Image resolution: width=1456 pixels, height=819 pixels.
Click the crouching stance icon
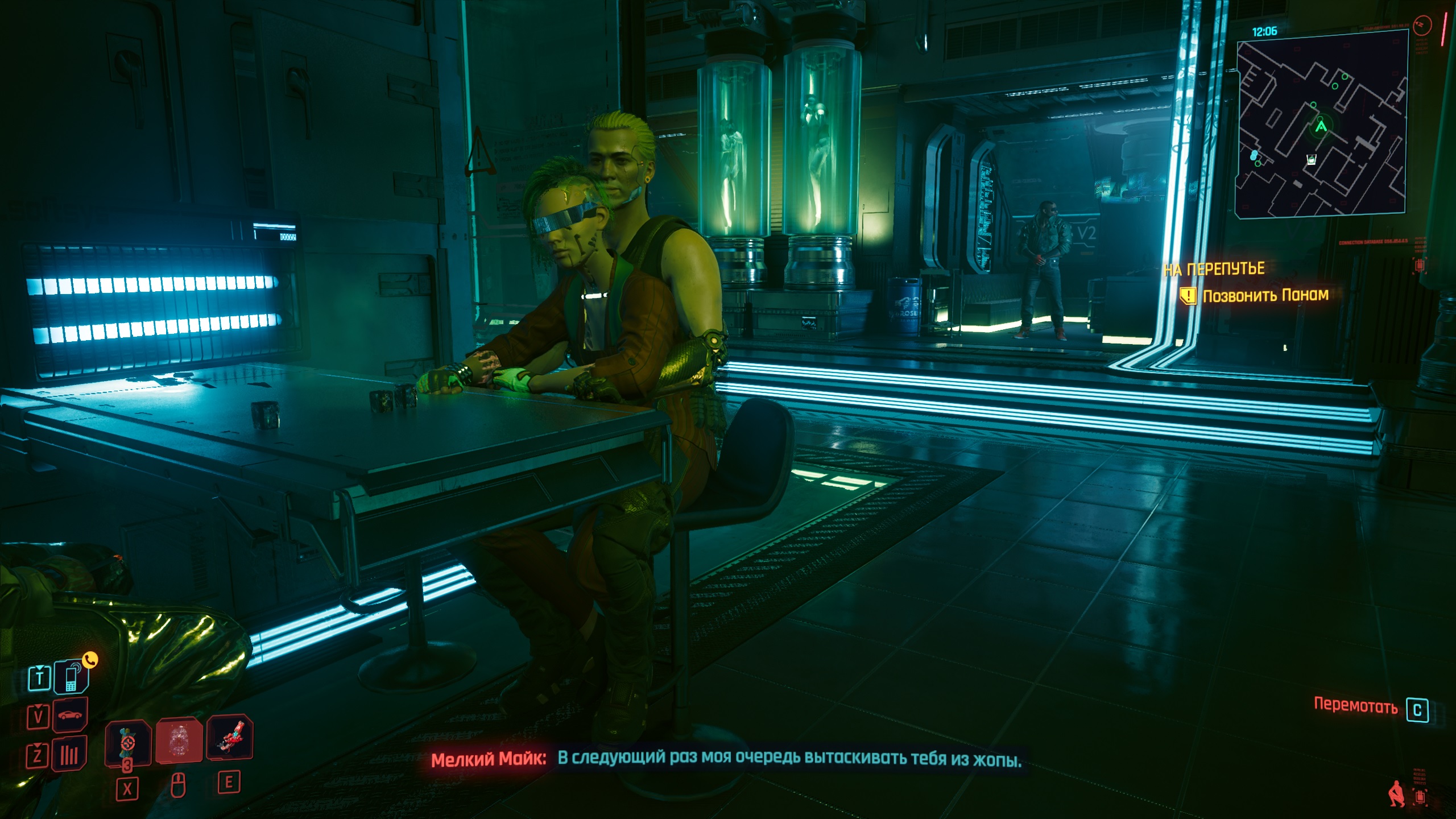[x=1395, y=794]
